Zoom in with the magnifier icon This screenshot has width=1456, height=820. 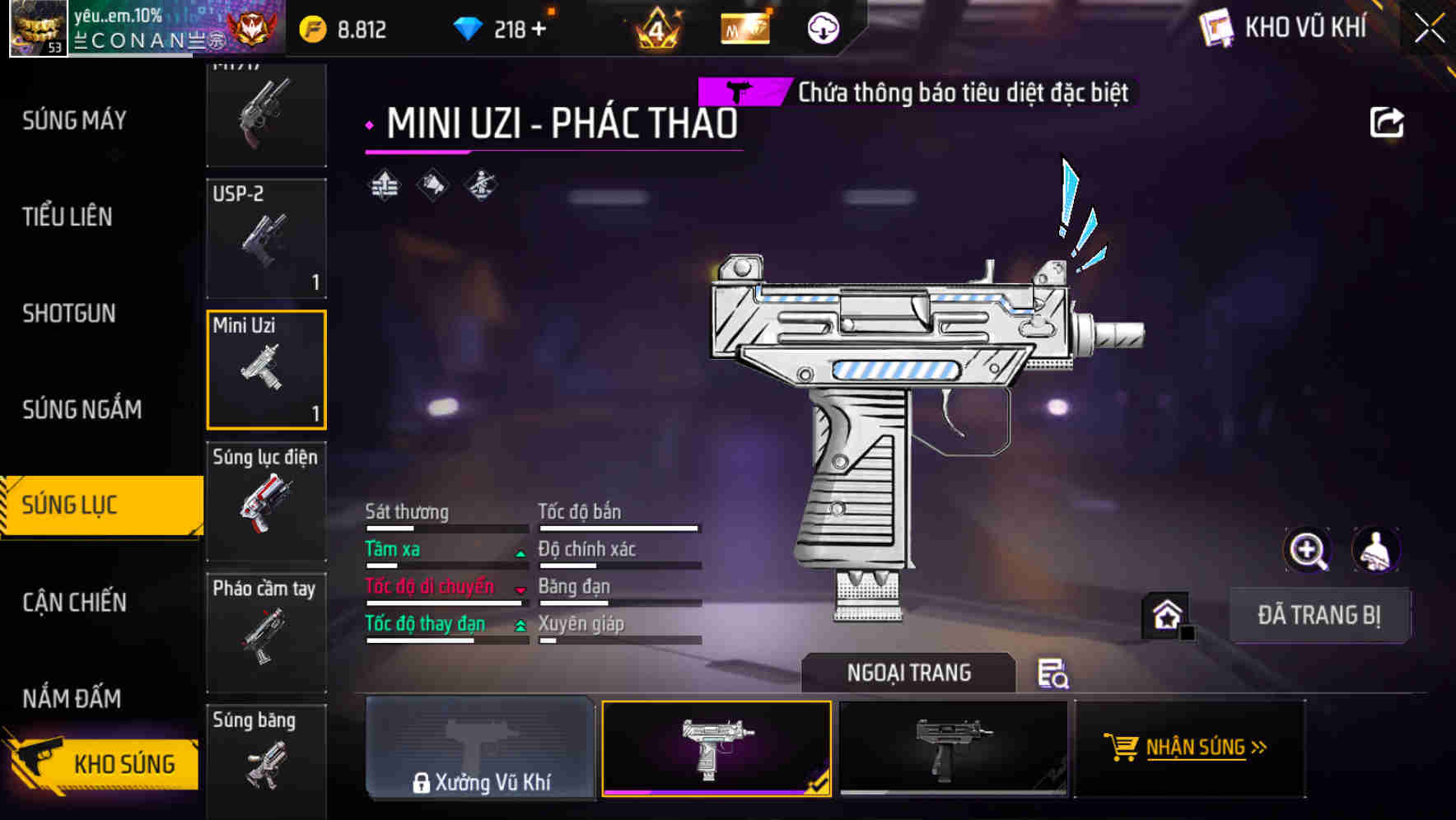point(1307,550)
